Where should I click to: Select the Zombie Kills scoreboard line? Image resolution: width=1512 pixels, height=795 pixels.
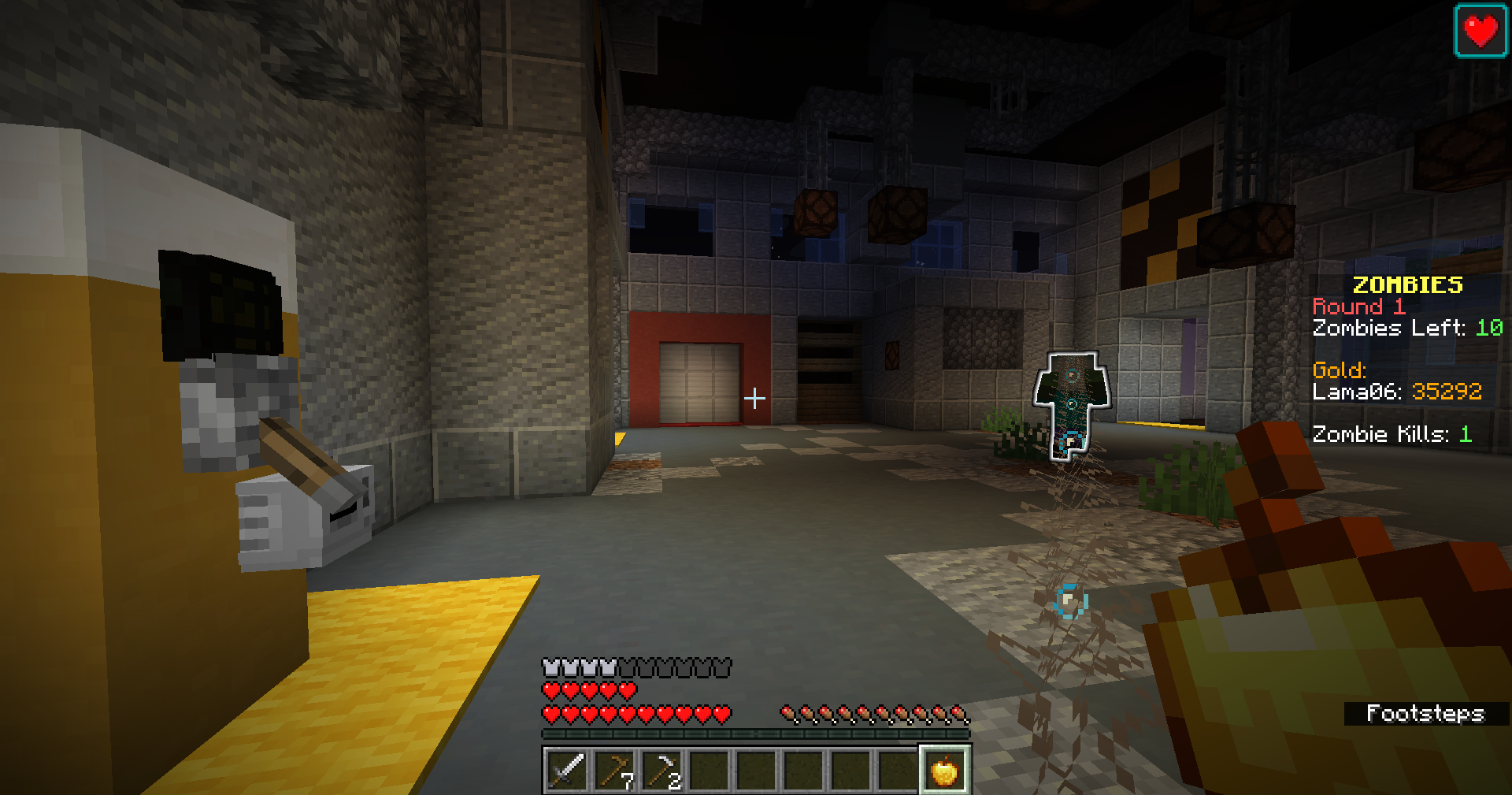click(x=1390, y=433)
